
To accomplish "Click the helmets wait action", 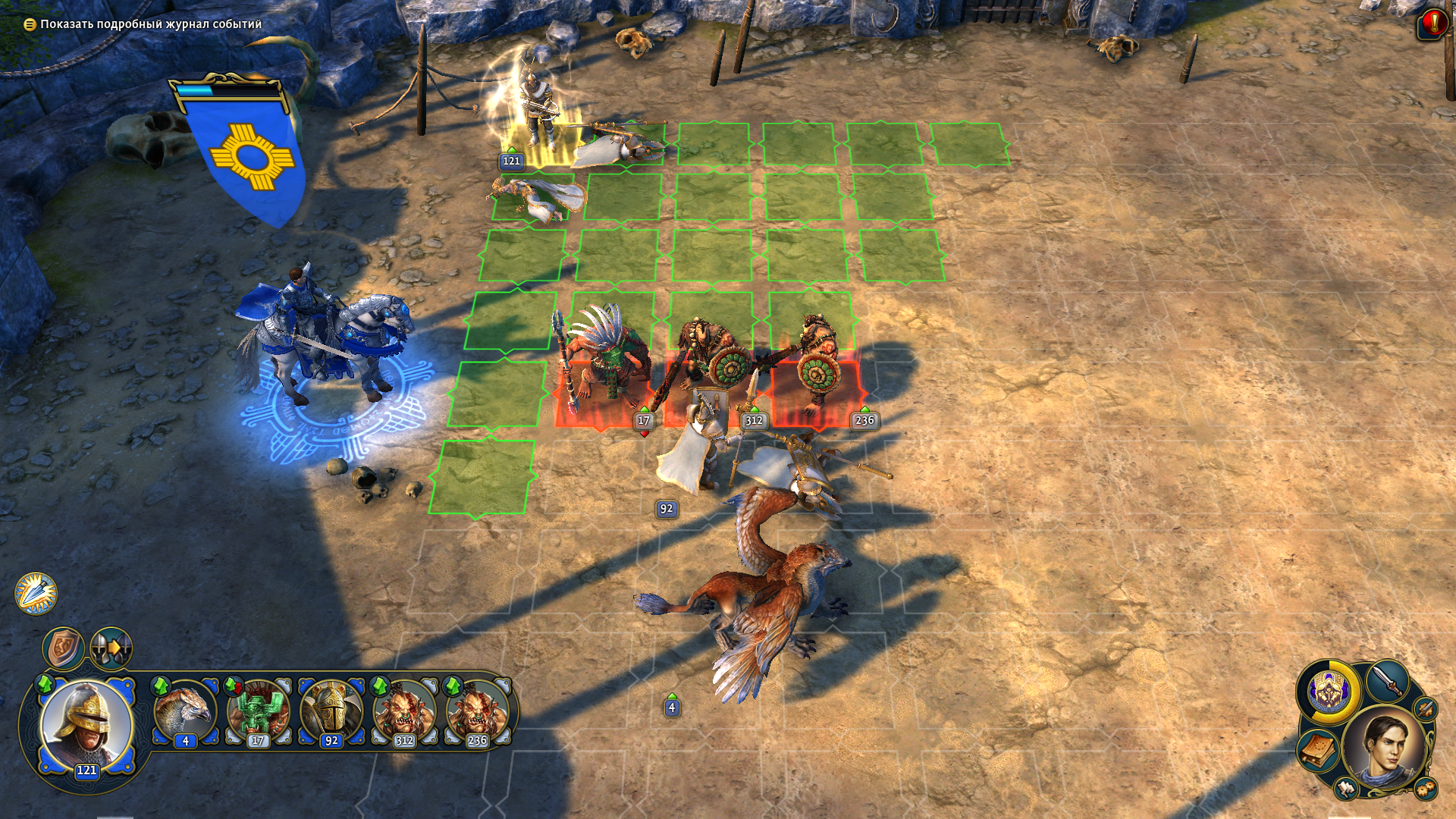I will [x=111, y=648].
